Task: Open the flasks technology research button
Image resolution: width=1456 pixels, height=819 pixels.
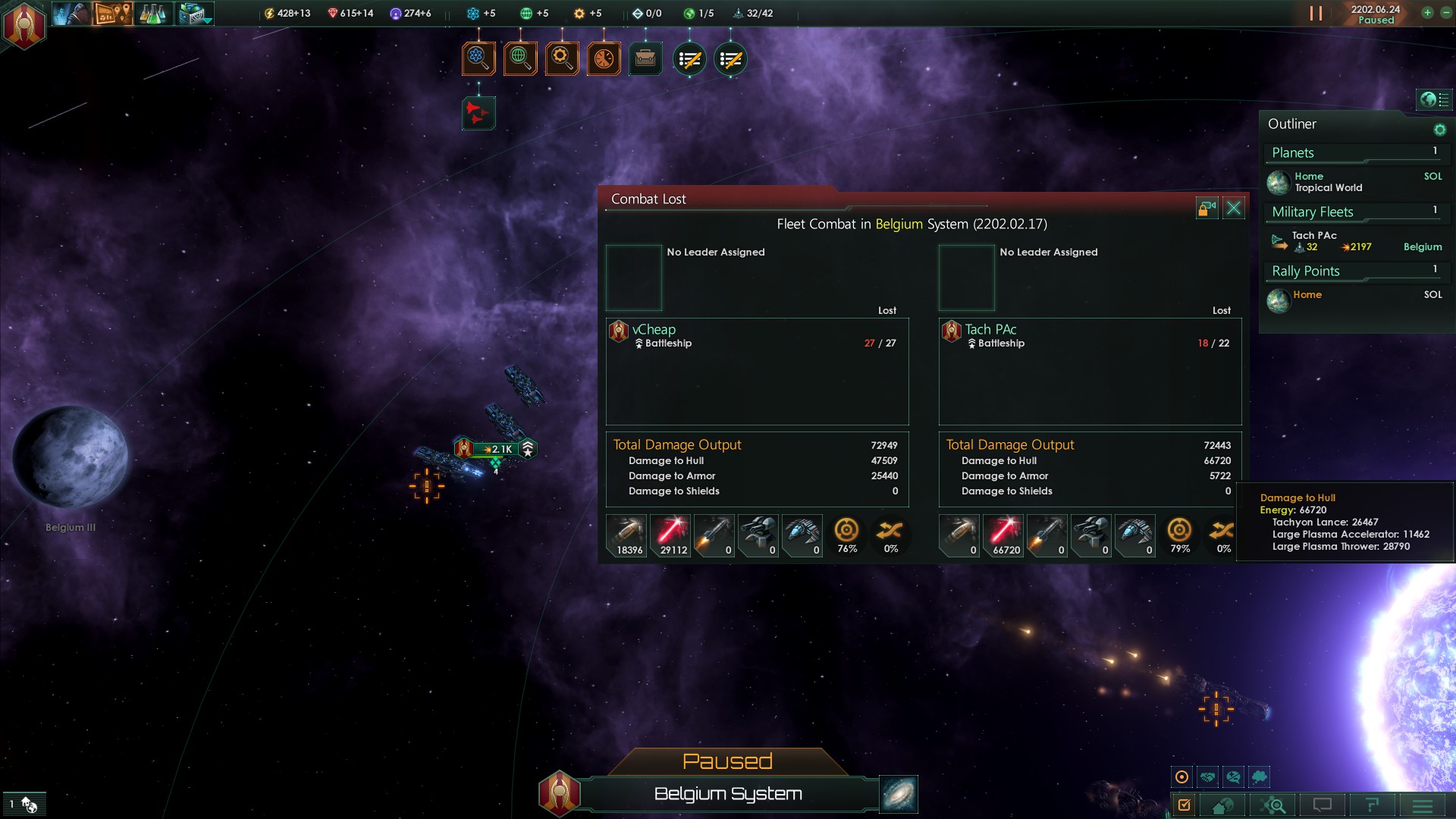Action: click(152, 14)
